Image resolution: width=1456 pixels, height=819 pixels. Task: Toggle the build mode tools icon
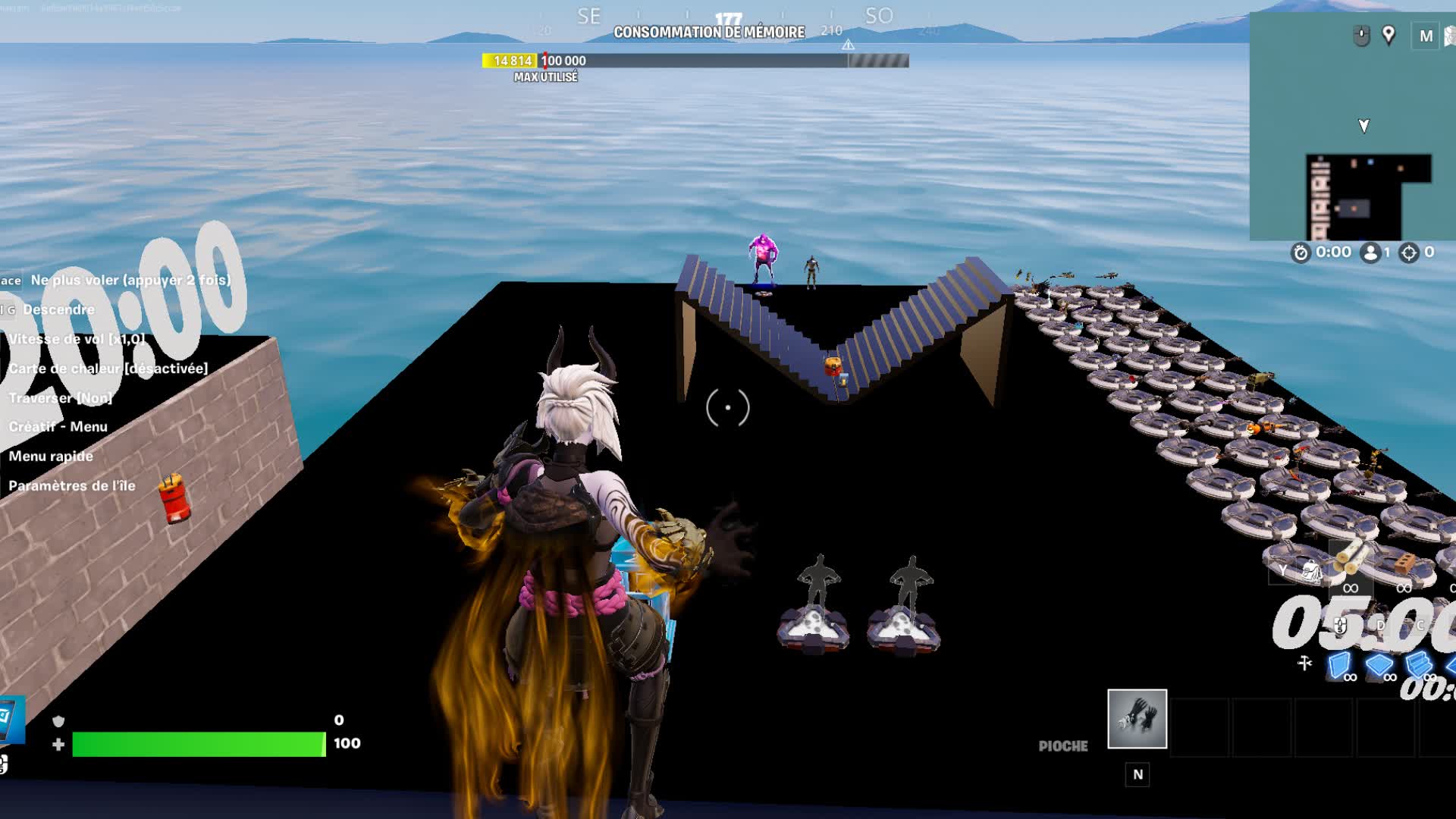[x=1304, y=663]
